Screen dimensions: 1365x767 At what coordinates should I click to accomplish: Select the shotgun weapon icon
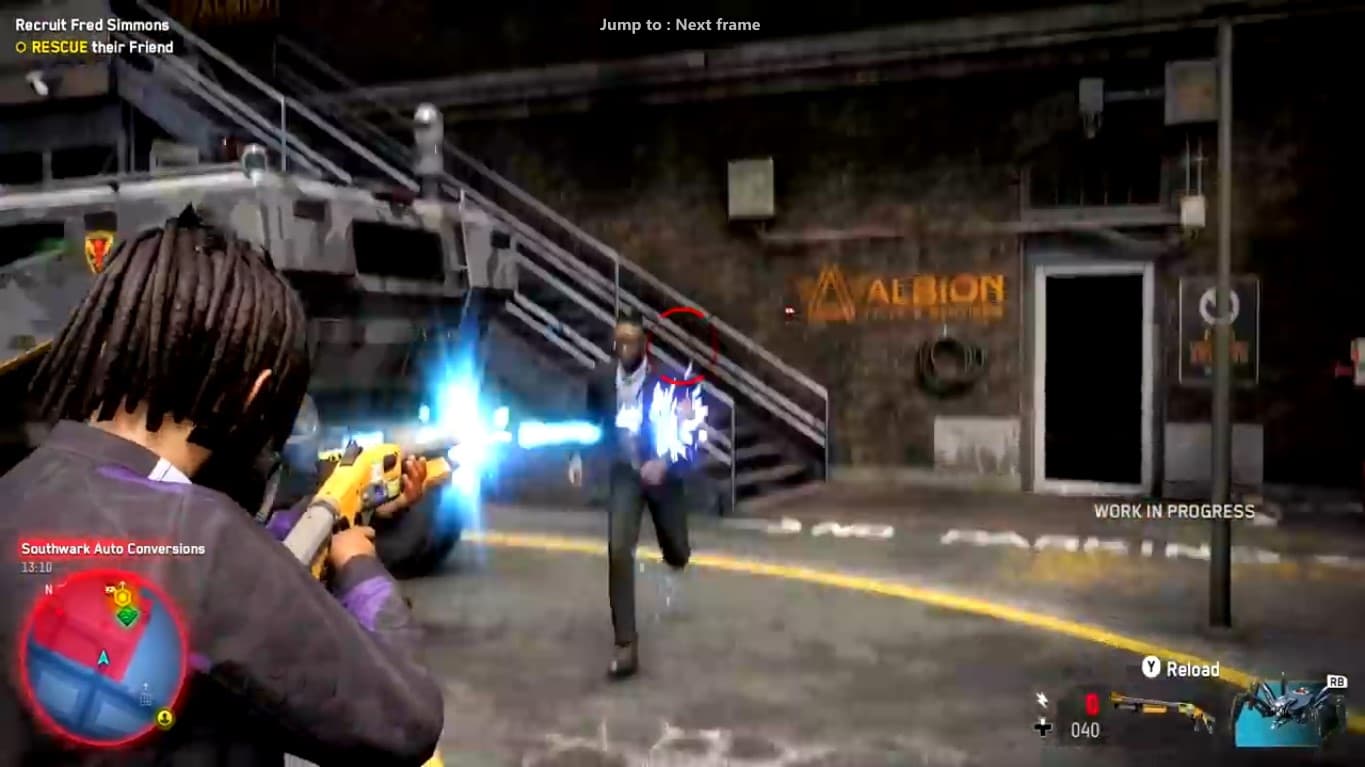tap(1159, 708)
